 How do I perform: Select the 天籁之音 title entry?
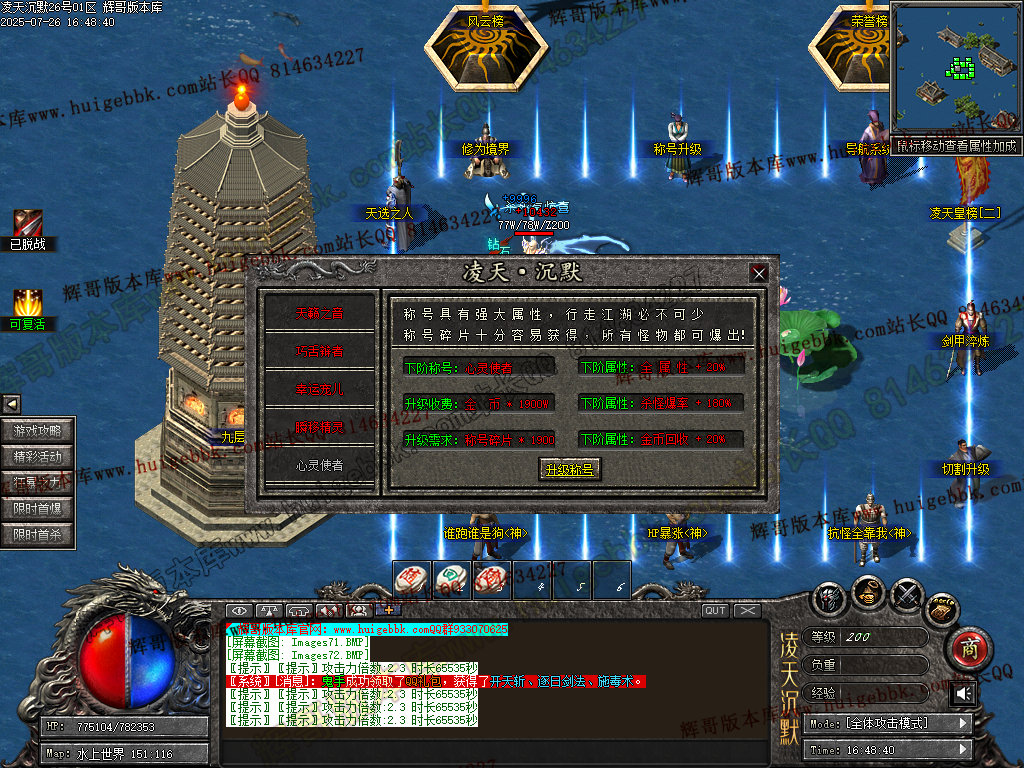319,314
